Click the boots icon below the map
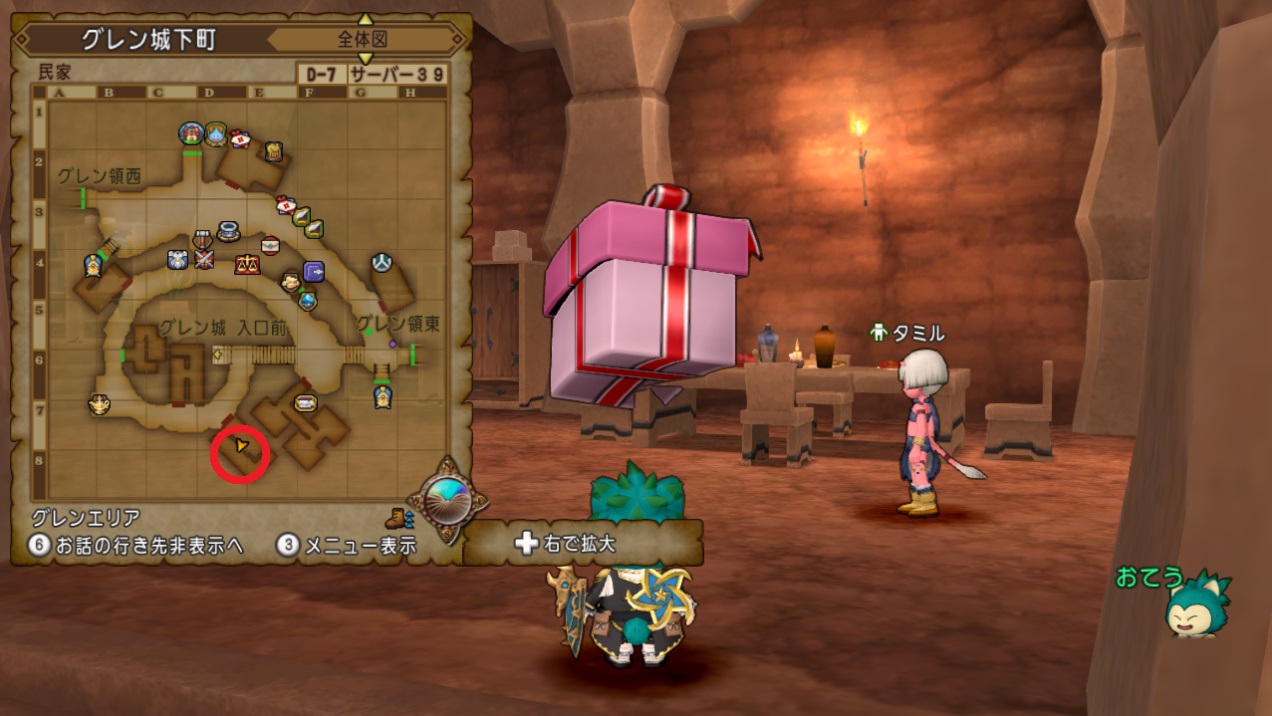Image resolution: width=1272 pixels, height=716 pixels. pyautogui.click(x=397, y=518)
